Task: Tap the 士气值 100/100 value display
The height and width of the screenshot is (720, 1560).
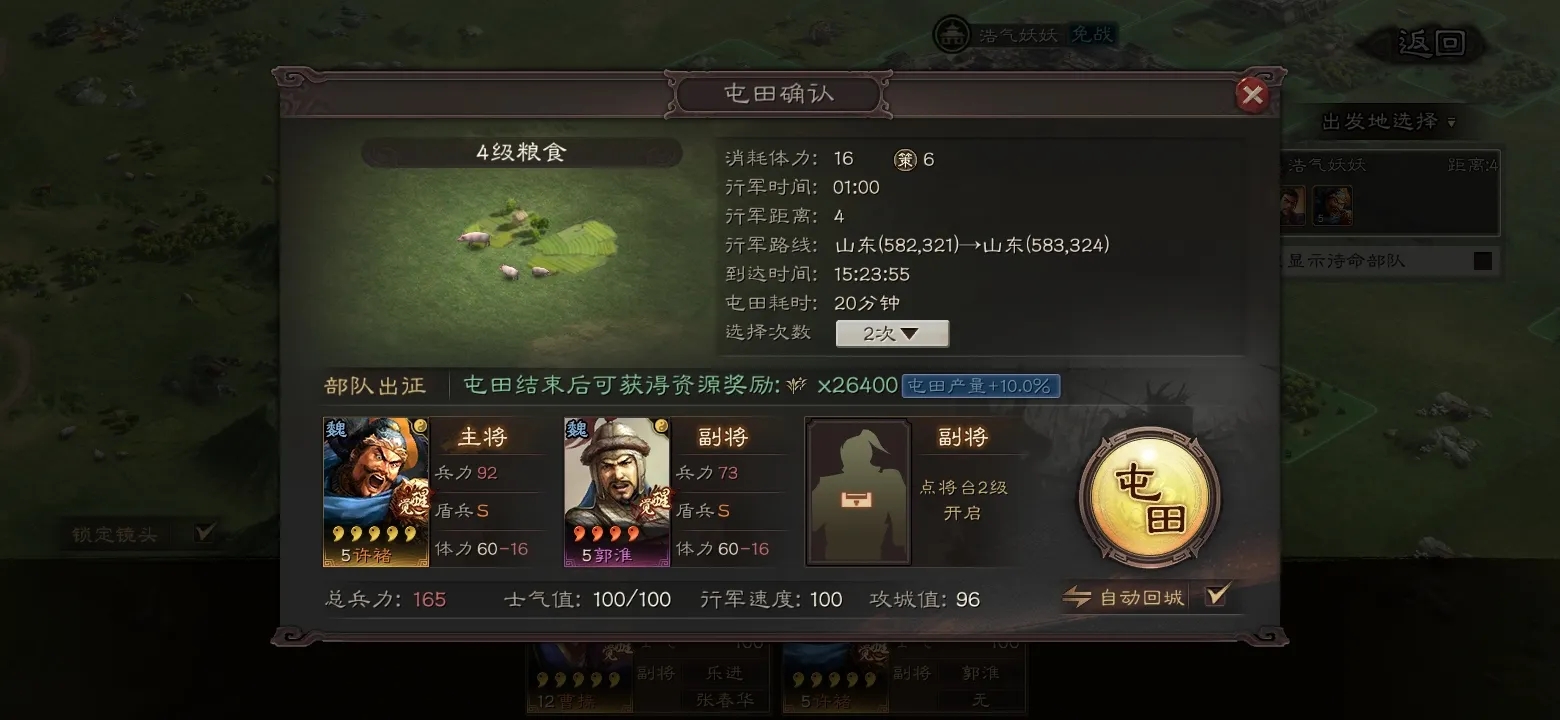Action: pyautogui.click(x=631, y=599)
